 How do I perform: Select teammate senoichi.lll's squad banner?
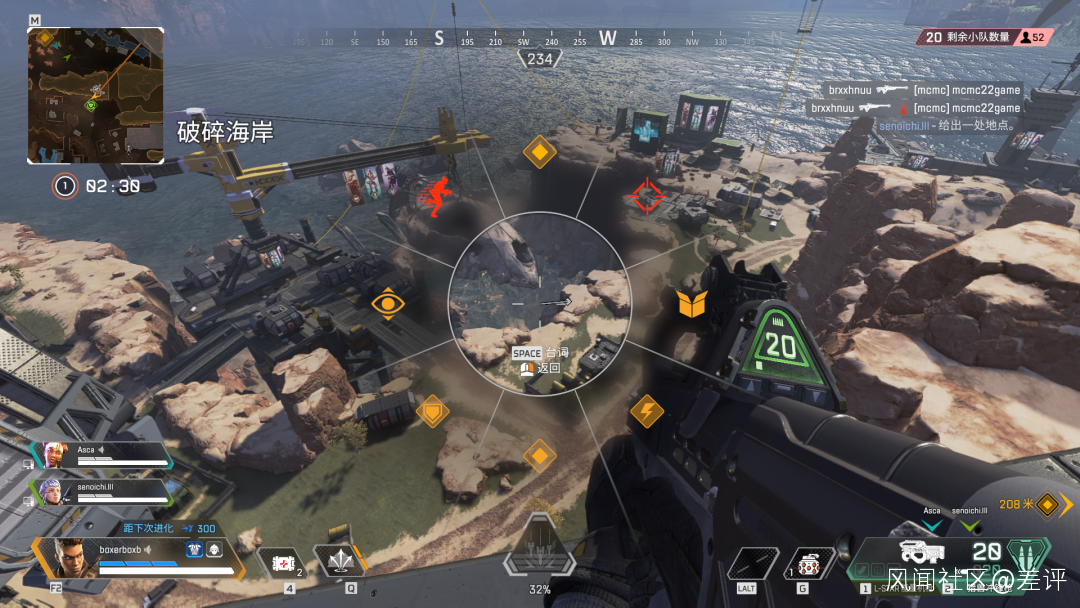tap(100, 491)
